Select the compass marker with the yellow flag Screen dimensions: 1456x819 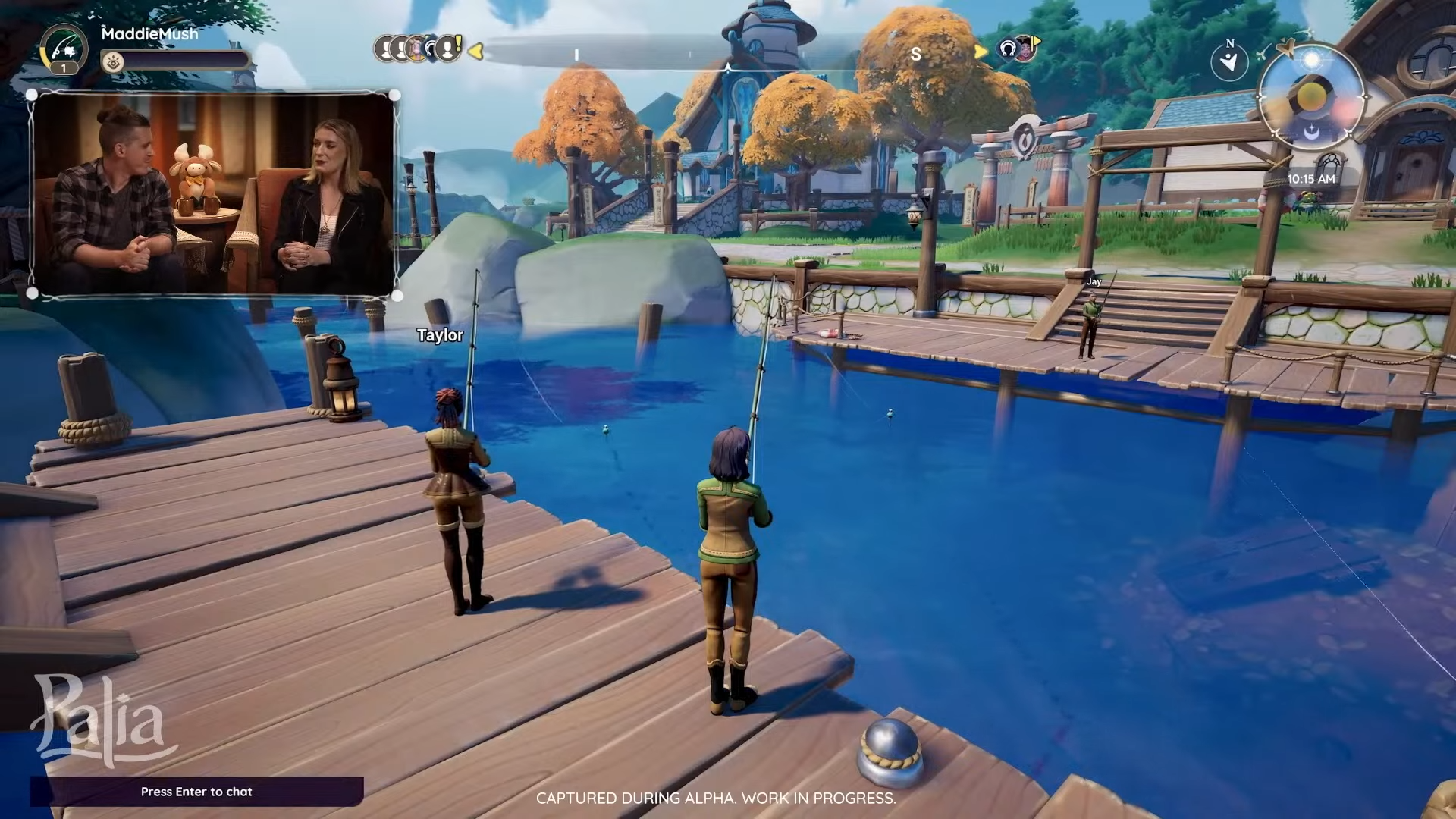coord(1026,48)
